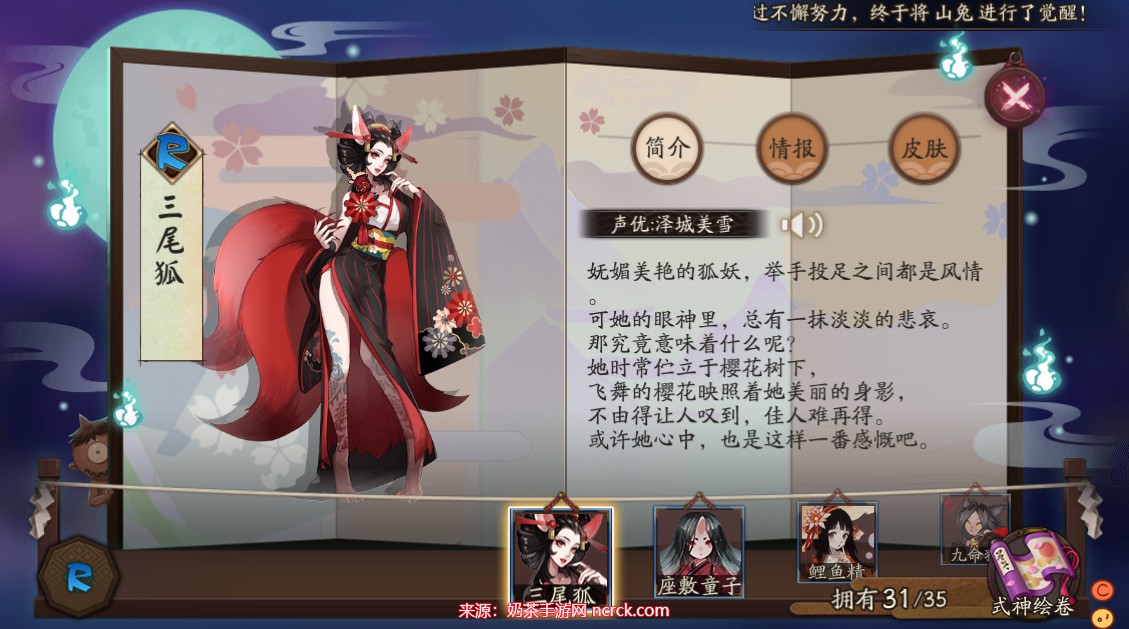Switch to the 情报 info tab
This screenshot has width=1129, height=629.
pyautogui.click(x=791, y=149)
